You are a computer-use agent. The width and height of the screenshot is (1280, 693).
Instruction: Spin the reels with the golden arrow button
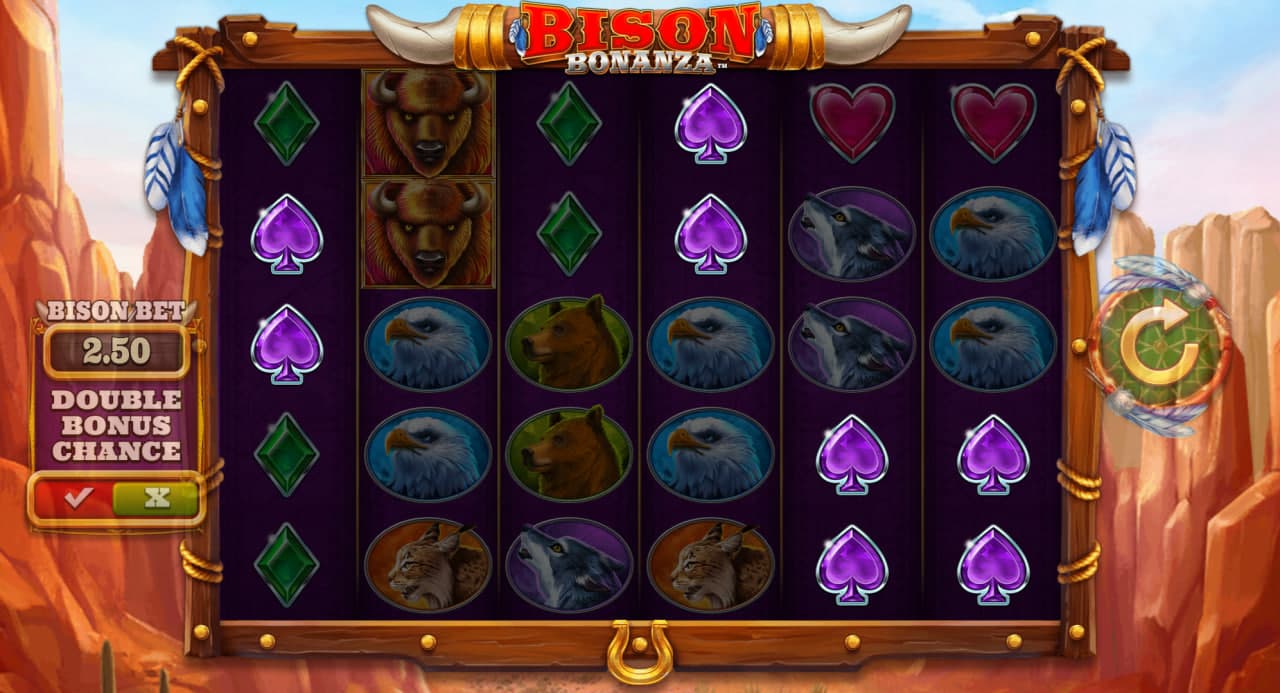(x=1159, y=346)
